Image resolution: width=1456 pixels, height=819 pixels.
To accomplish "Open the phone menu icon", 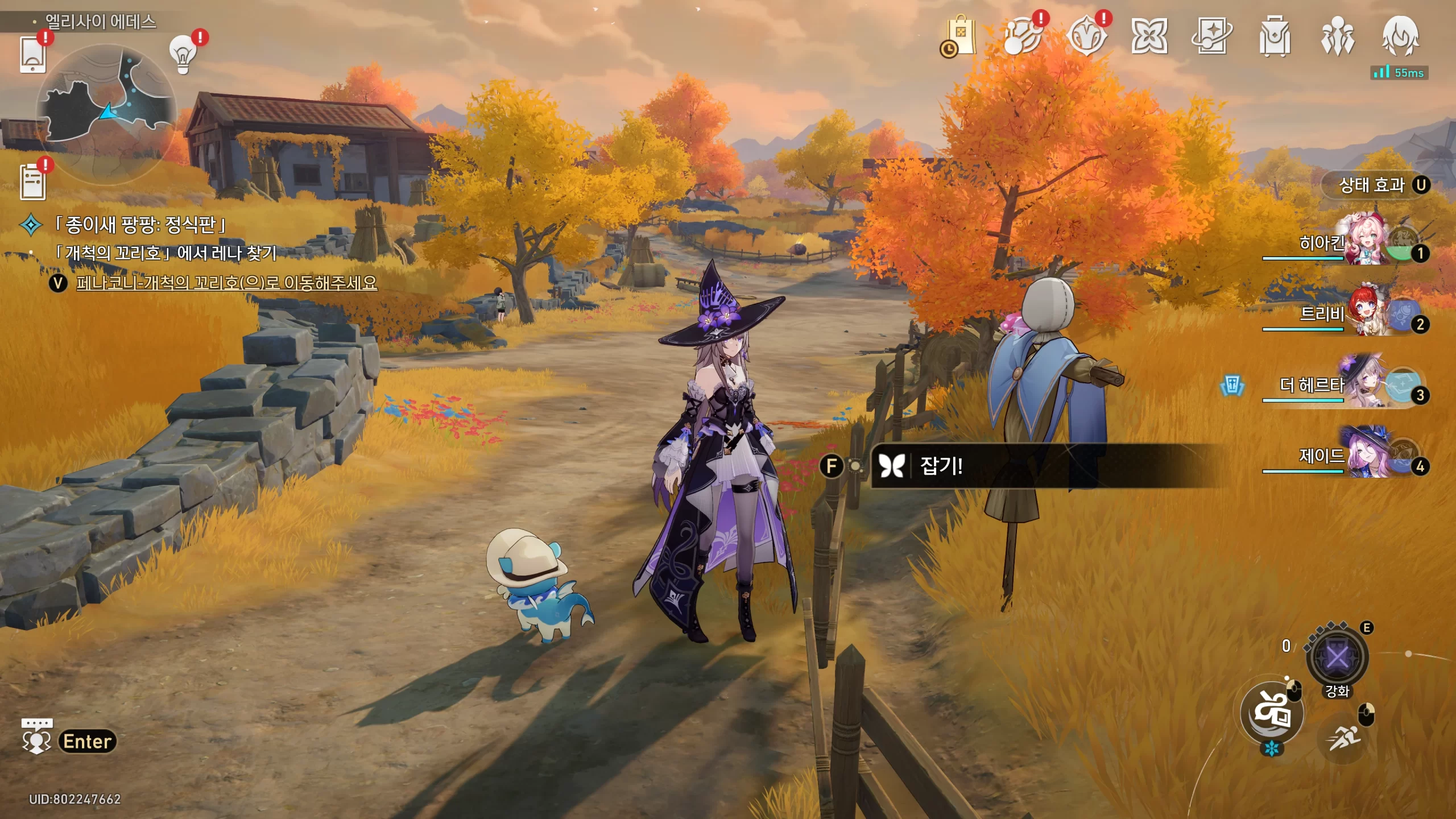I will [32, 55].
